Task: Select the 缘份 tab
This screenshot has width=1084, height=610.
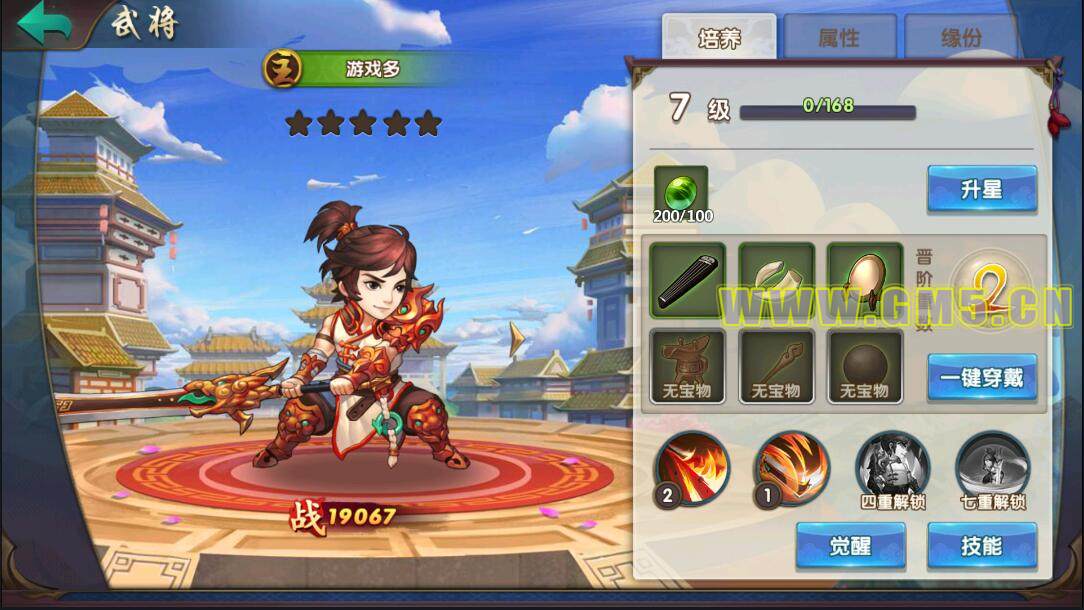Action: click(x=960, y=37)
